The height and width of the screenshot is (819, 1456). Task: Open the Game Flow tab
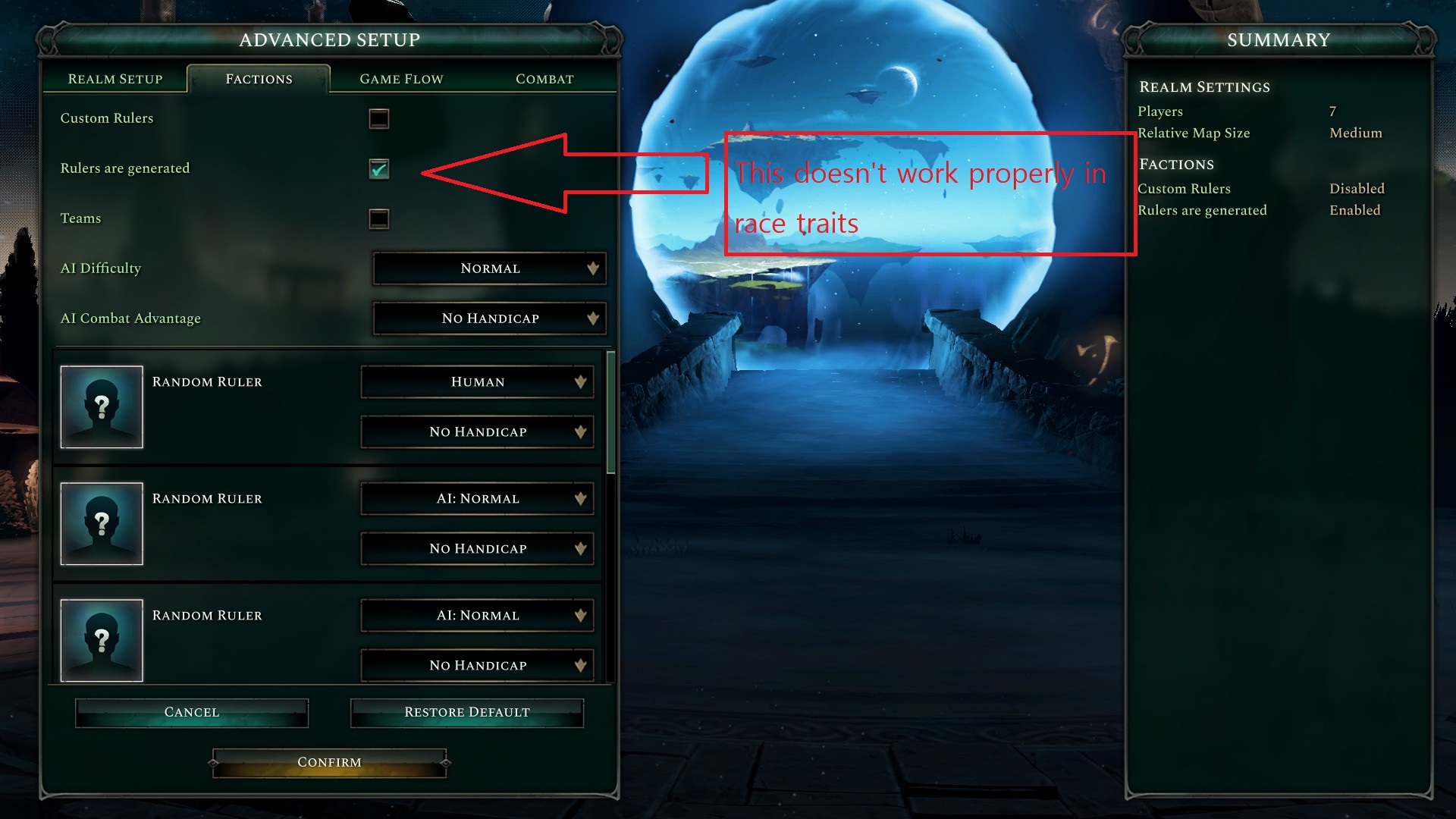pos(401,78)
